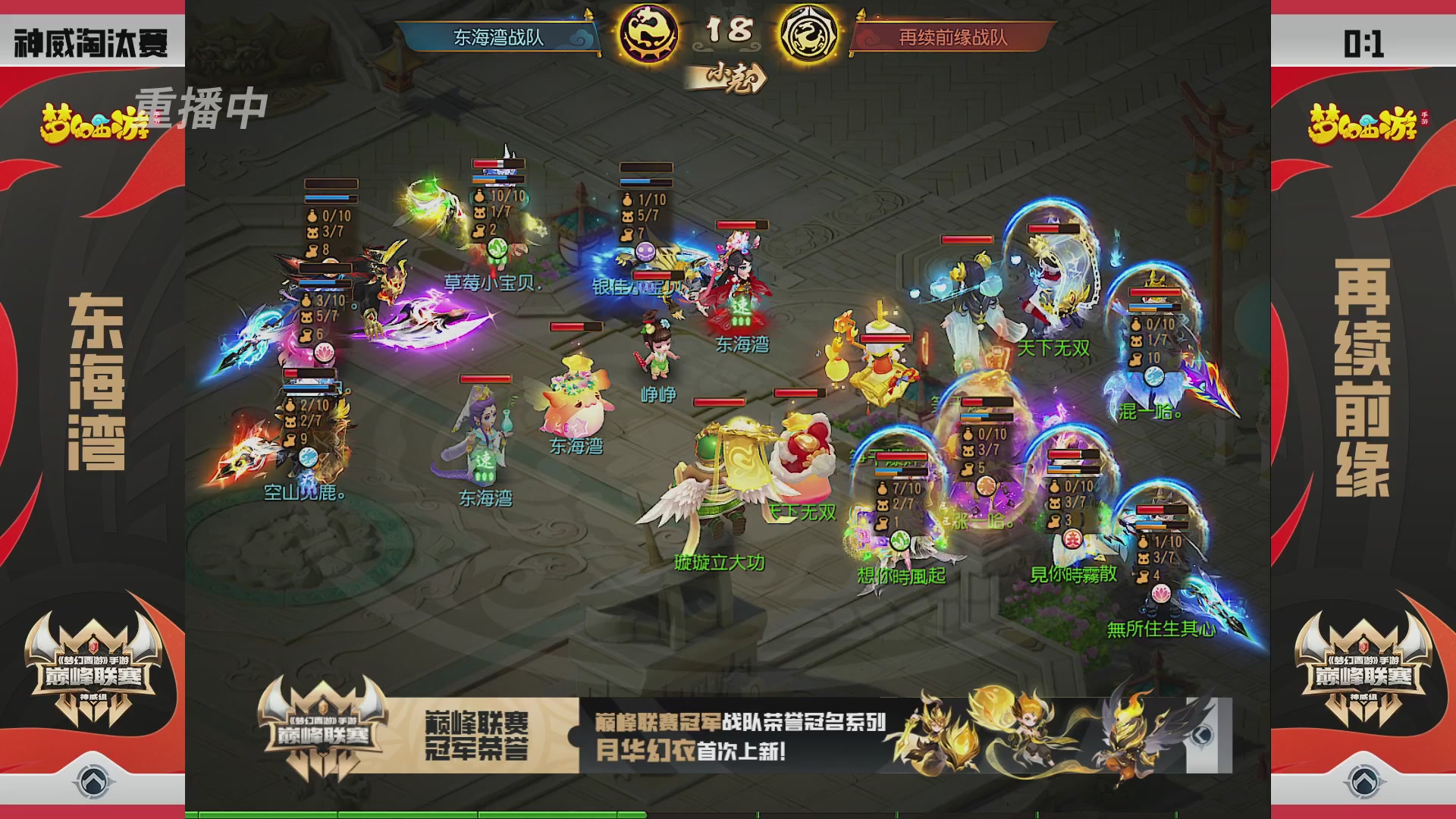
Task: Click the pink lotus buff icon above 空山见鹿
Action: coord(325,353)
